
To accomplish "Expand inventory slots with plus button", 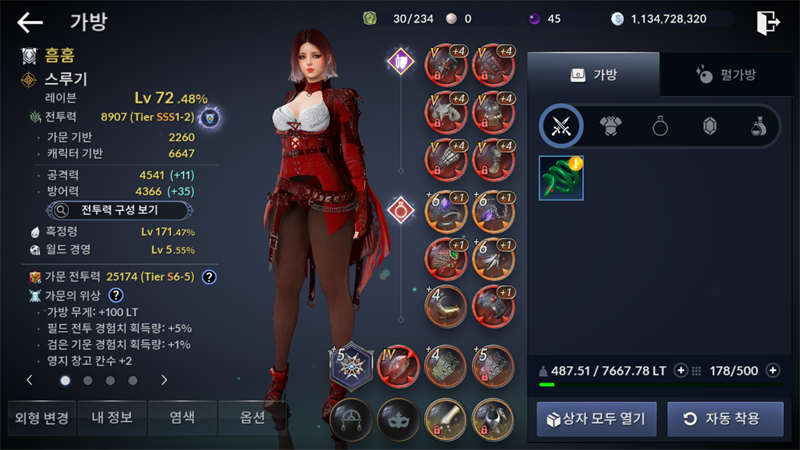I will click(772, 370).
